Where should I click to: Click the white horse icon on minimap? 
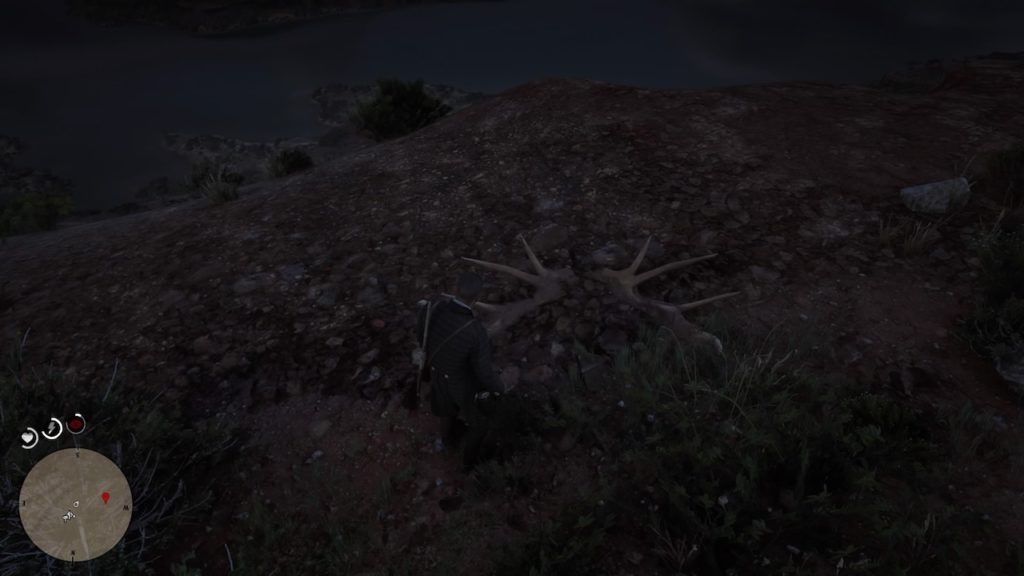tap(70, 516)
